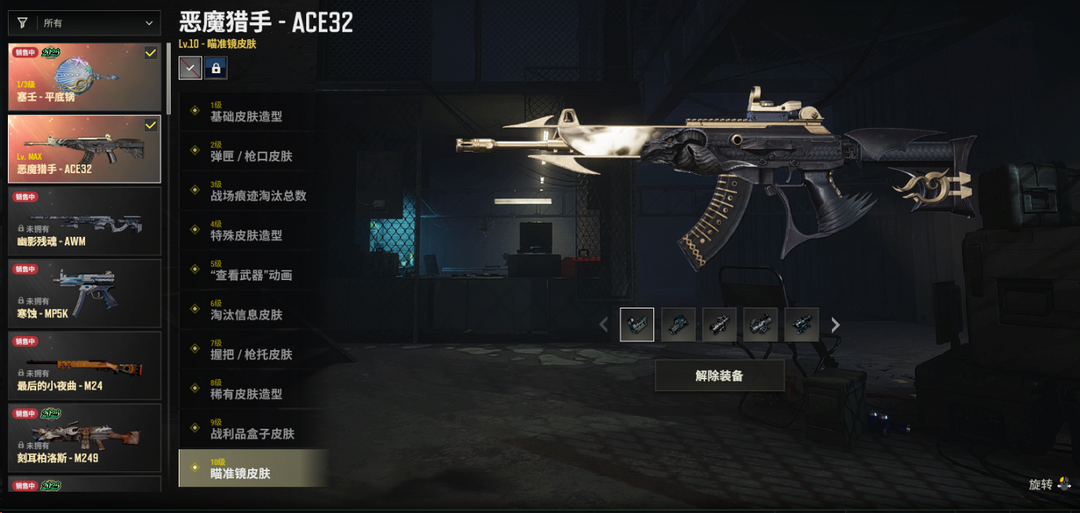Show level 9 战利品盒子皮肤
The width and height of the screenshot is (1080, 513).
(x=252, y=428)
